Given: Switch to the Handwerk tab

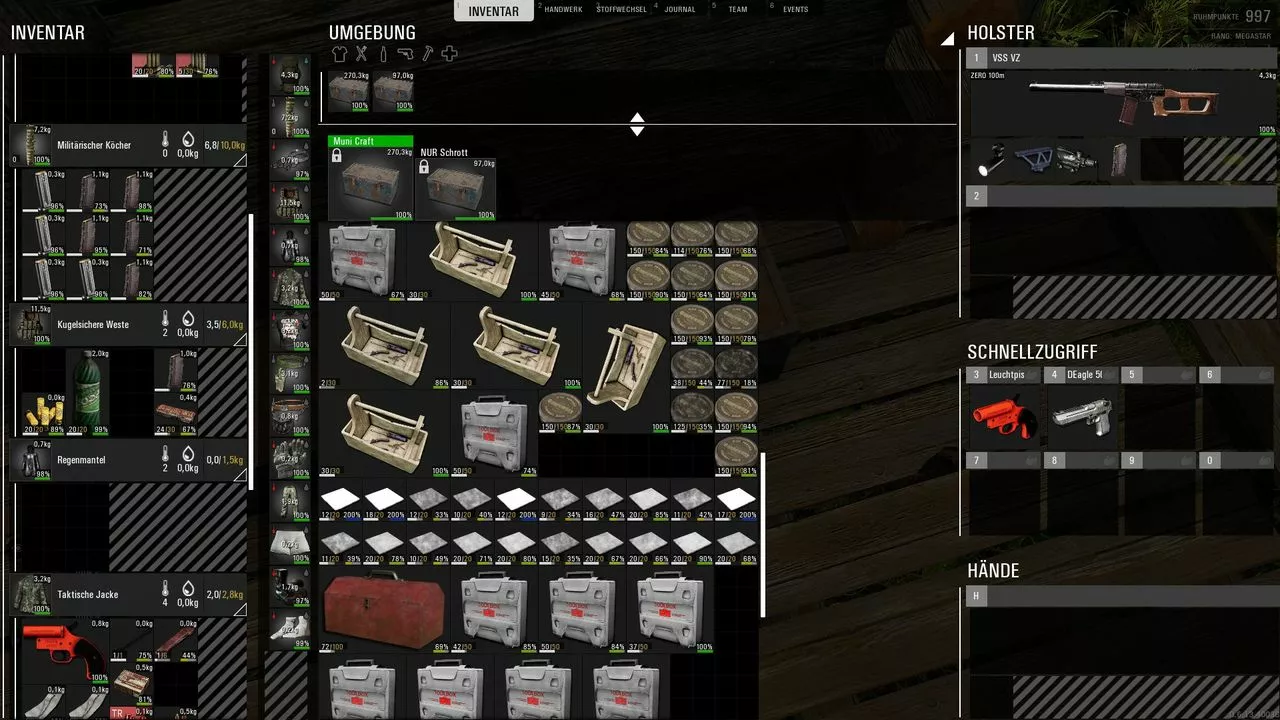Looking at the screenshot, I should (562, 10).
